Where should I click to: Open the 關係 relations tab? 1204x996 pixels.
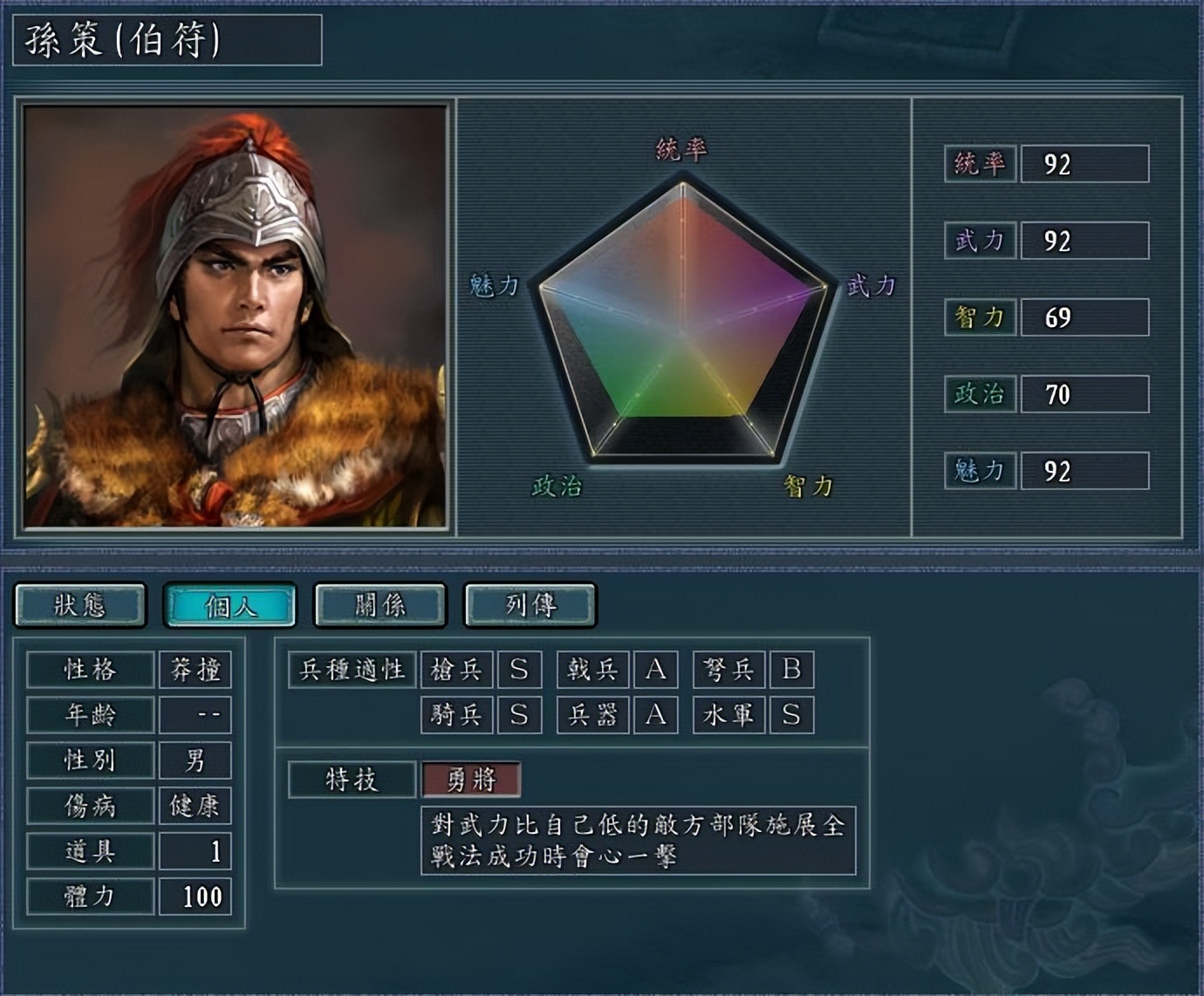tap(378, 605)
